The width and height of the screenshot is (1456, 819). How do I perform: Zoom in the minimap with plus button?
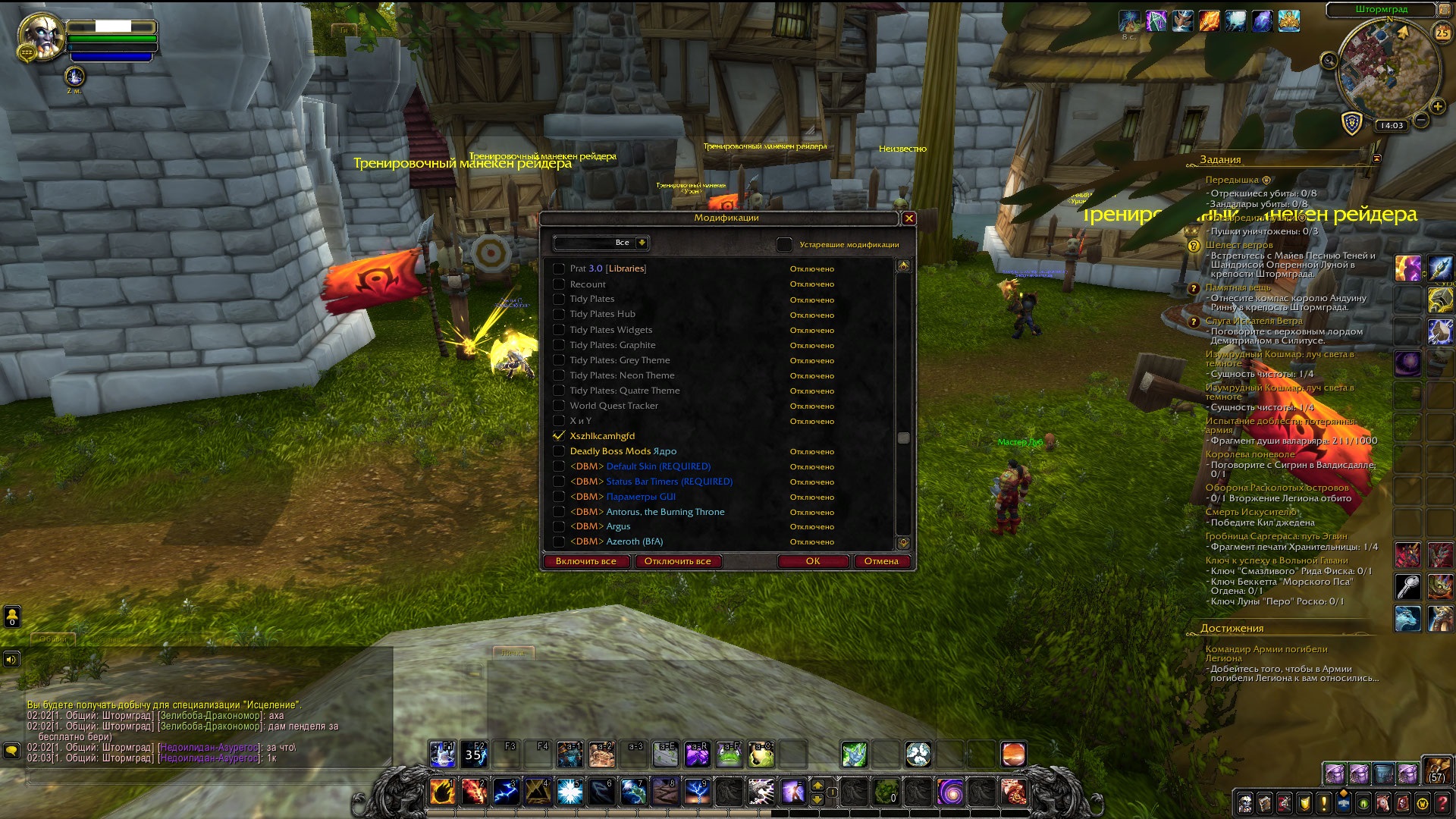pos(1437,106)
